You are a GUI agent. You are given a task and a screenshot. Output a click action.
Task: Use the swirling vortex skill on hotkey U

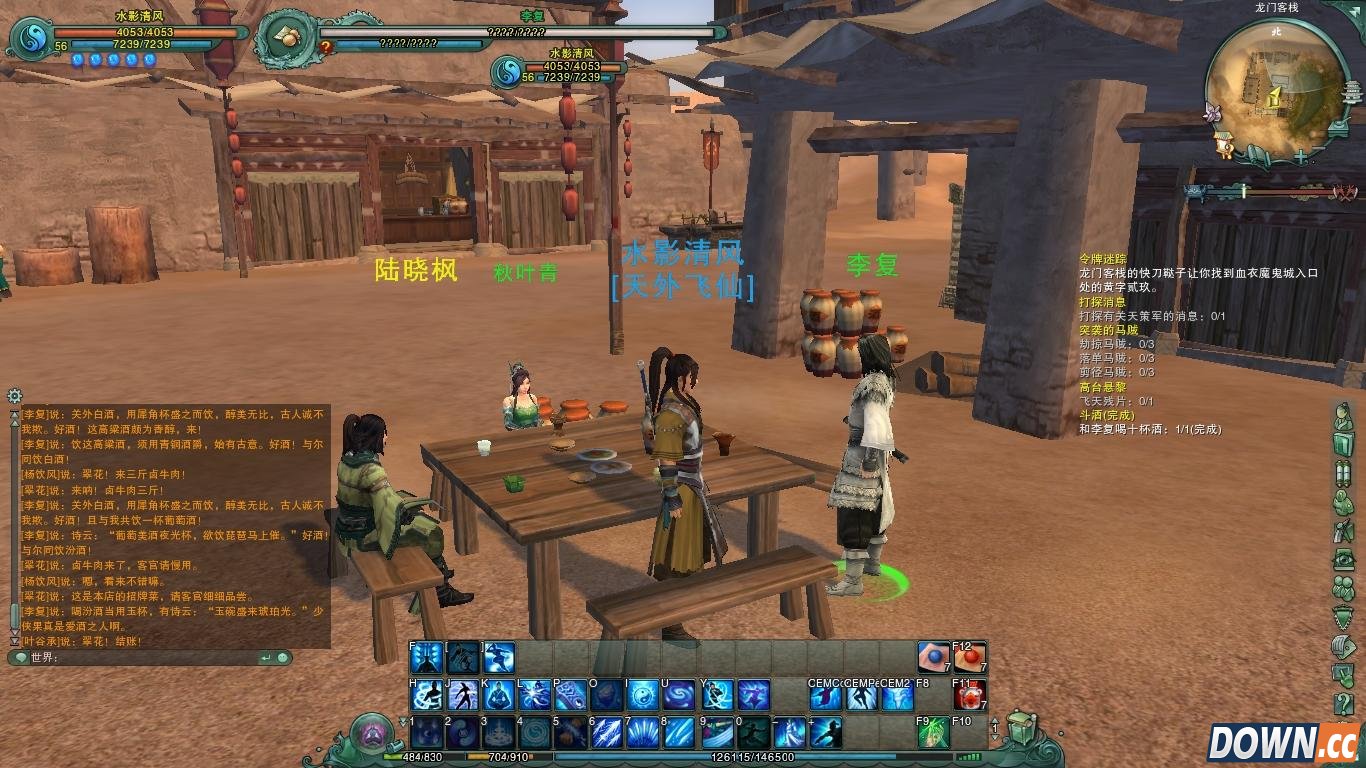[680, 695]
